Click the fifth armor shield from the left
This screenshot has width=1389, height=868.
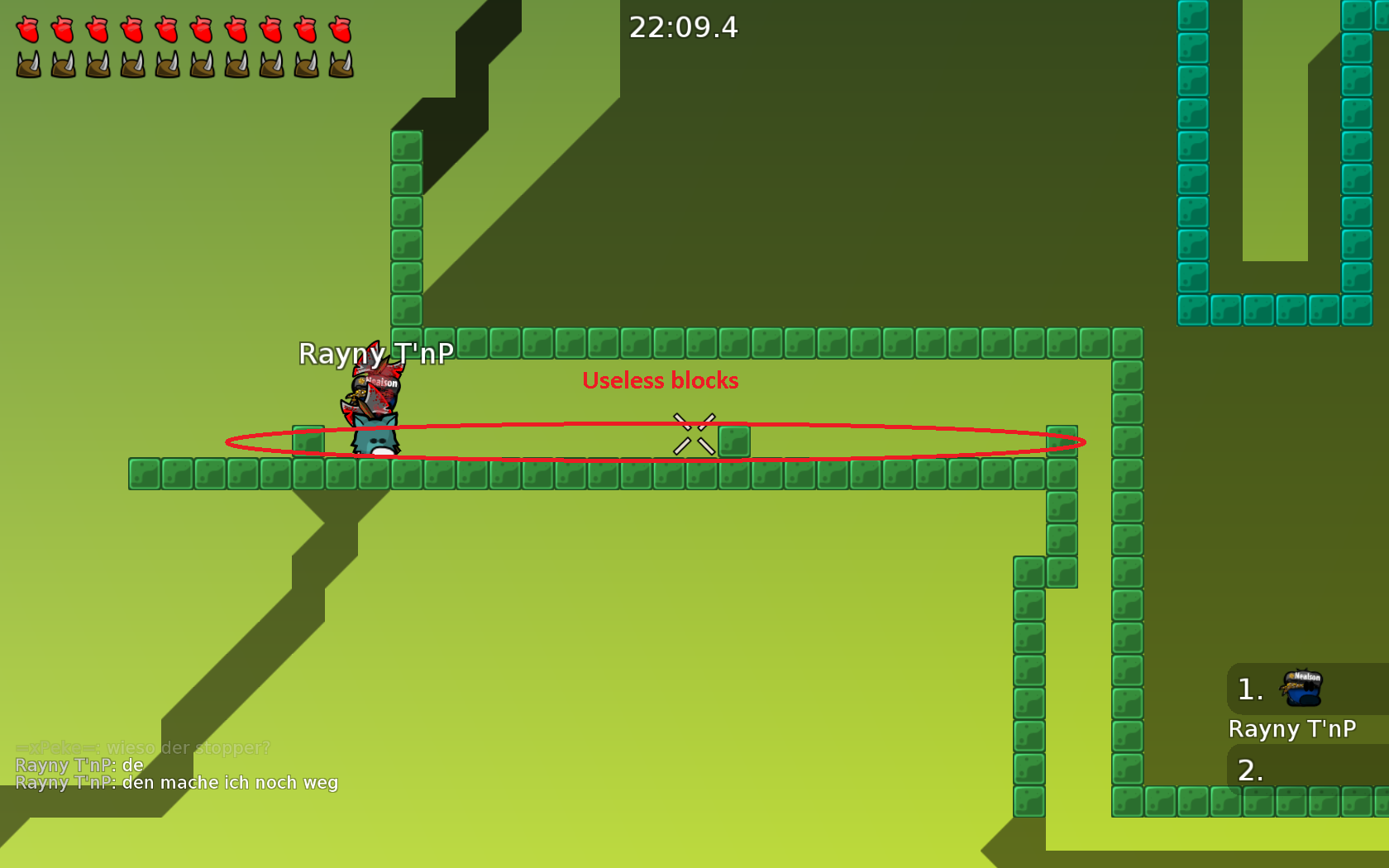click(x=166, y=63)
